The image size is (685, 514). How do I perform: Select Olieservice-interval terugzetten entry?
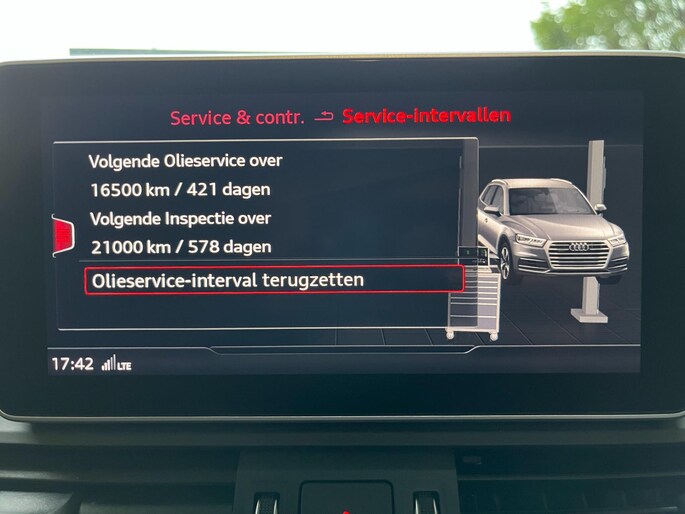[x=274, y=280]
